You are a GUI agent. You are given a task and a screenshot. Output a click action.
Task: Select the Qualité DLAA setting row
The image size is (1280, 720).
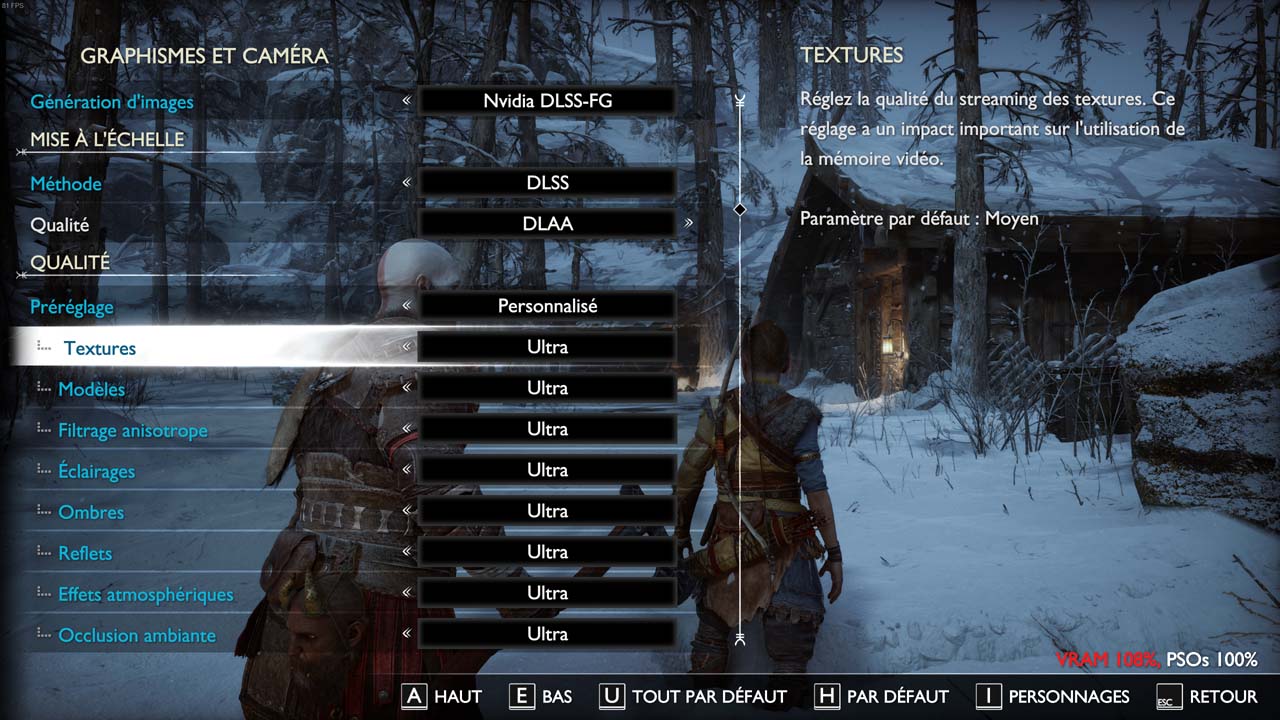(60, 225)
